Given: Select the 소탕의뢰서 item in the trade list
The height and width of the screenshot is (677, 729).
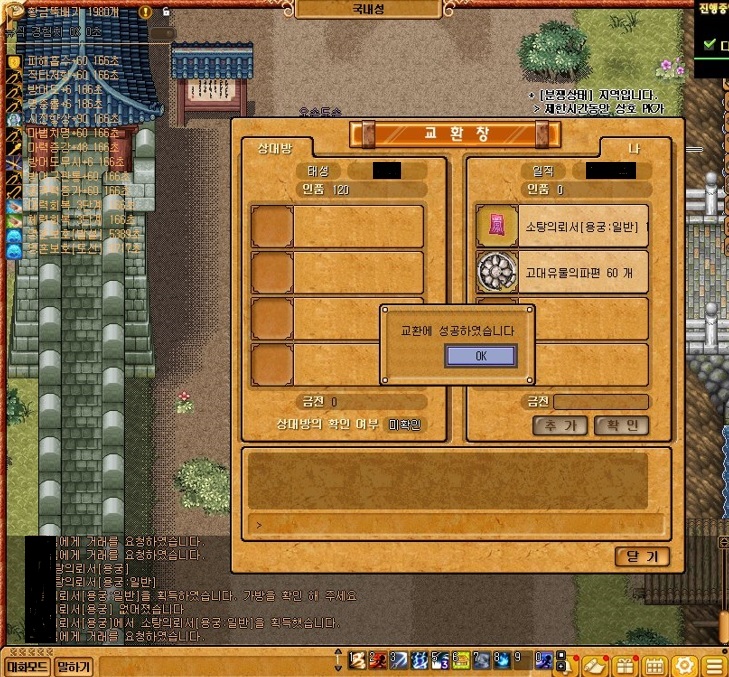Looking at the screenshot, I should pyautogui.click(x=562, y=225).
